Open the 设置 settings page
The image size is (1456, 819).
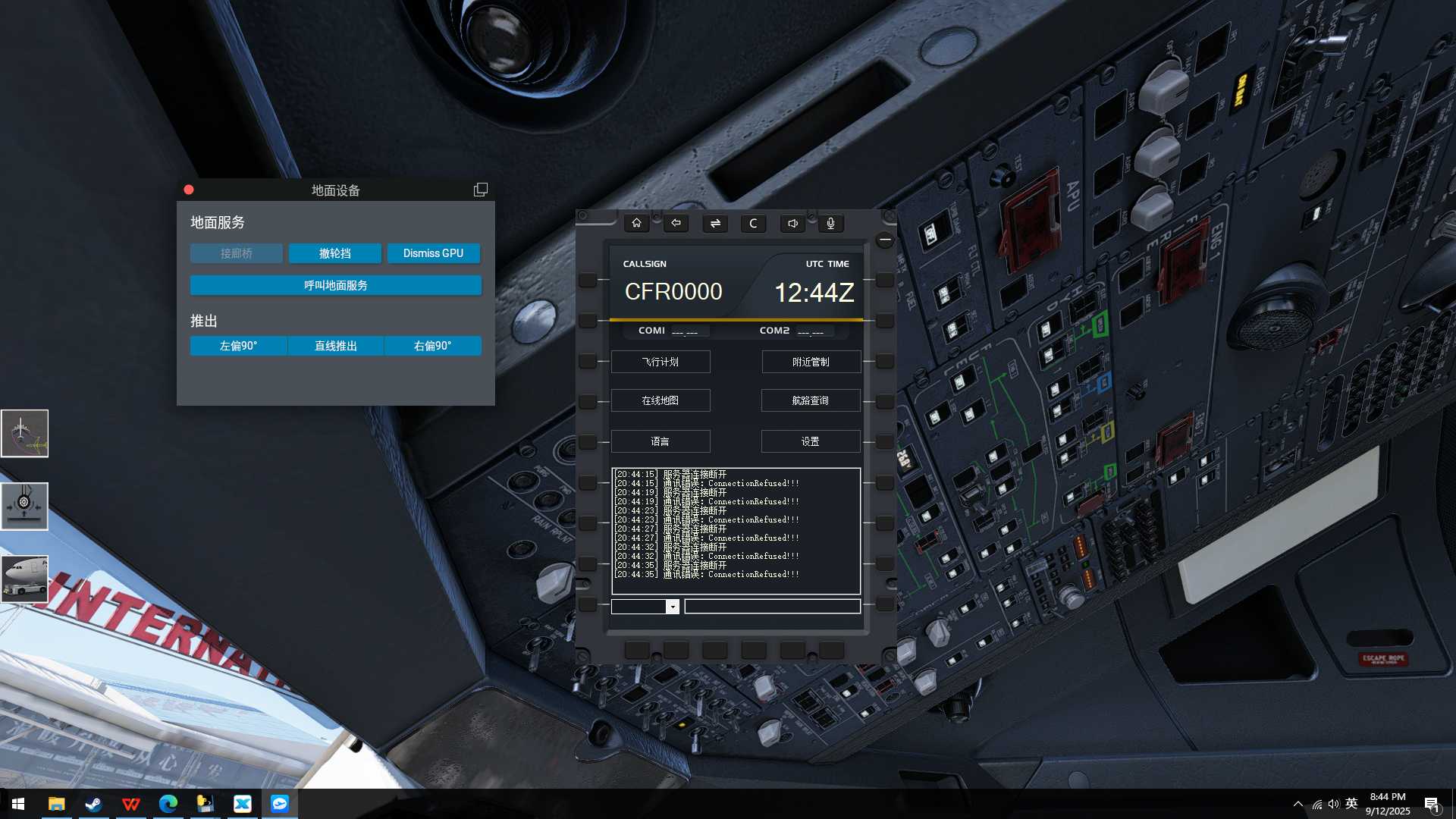pos(811,441)
